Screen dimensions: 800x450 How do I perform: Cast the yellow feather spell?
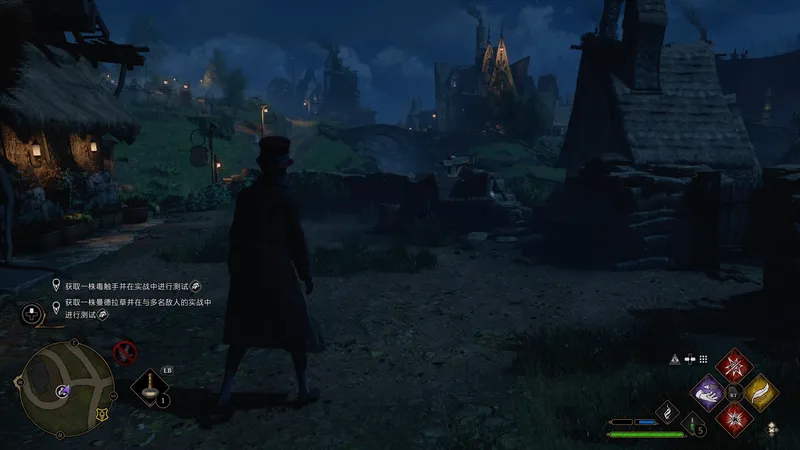761,392
